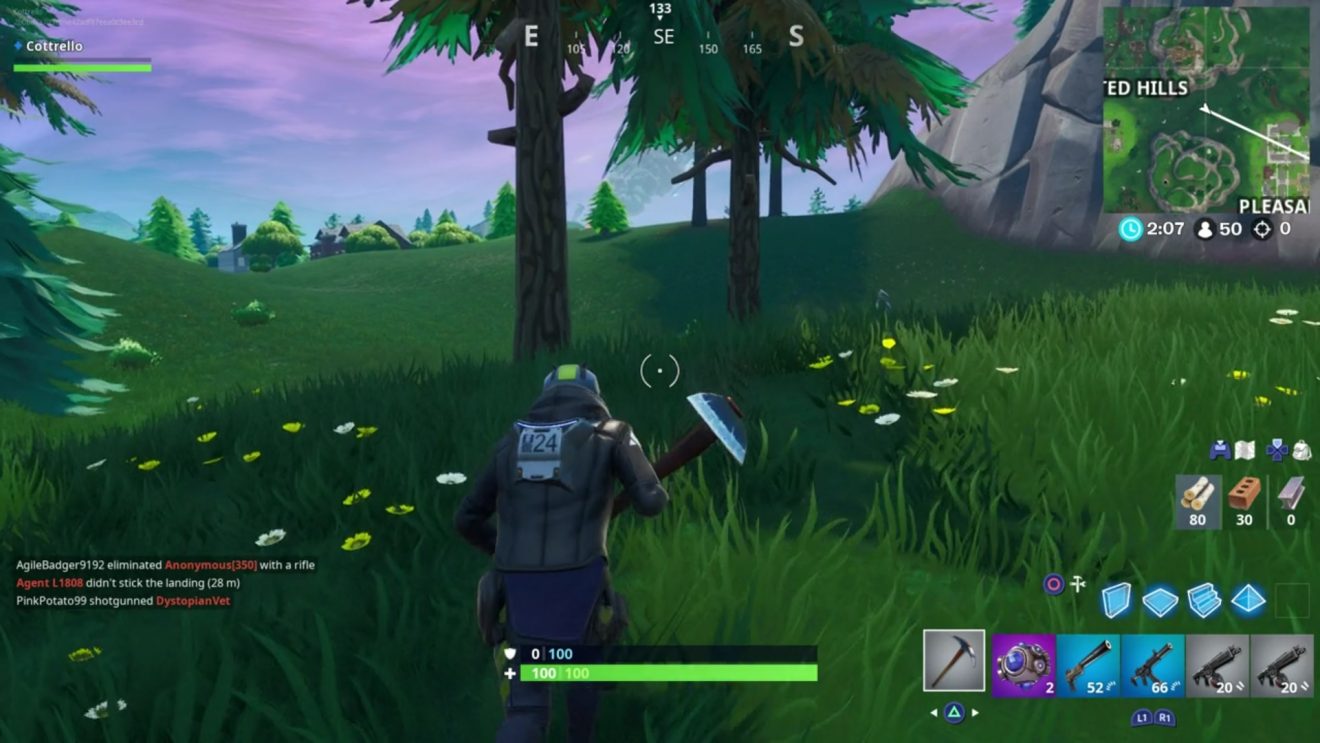Viewport: 1320px width, 743px height.
Task: Click the L1 button prompt
Action: 1140,716
